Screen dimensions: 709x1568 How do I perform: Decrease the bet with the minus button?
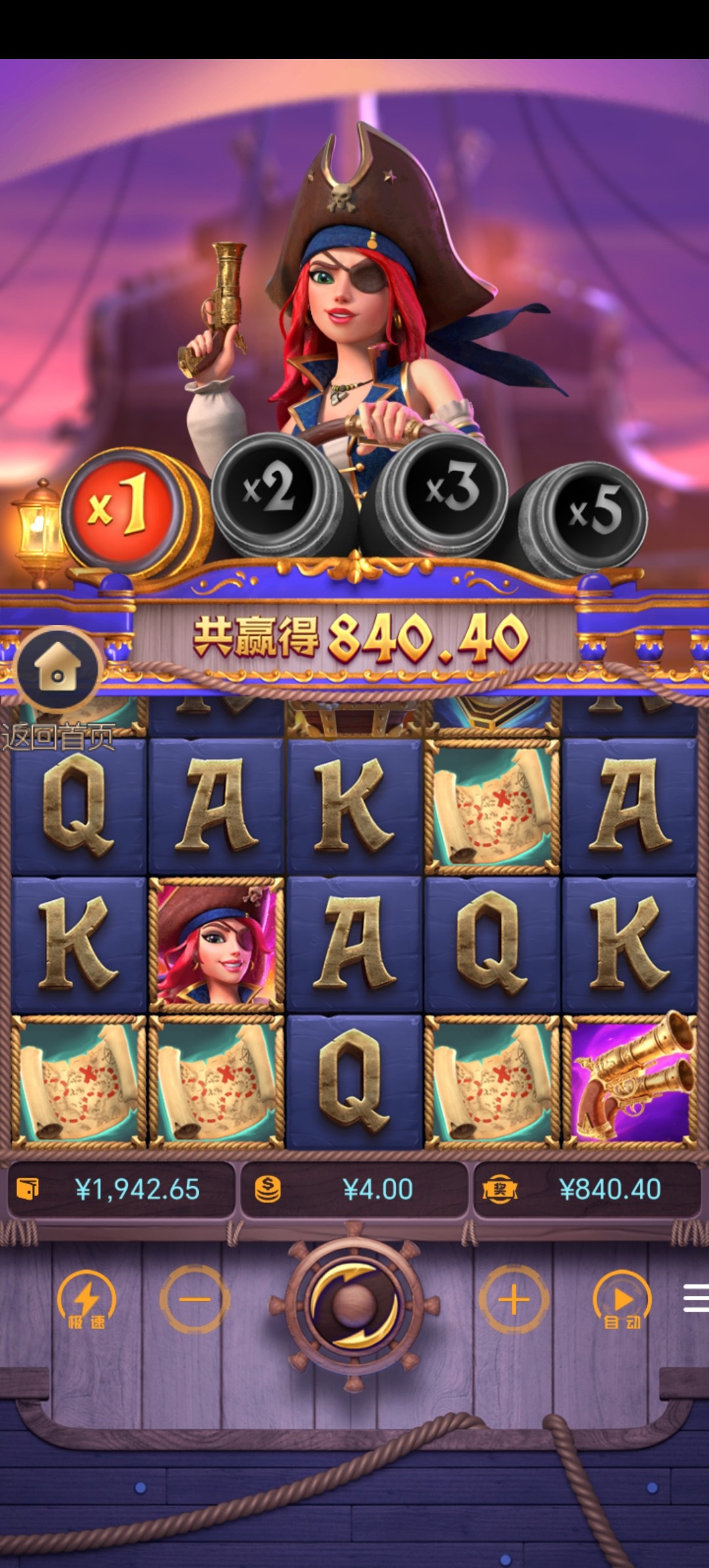tap(195, 1299)
